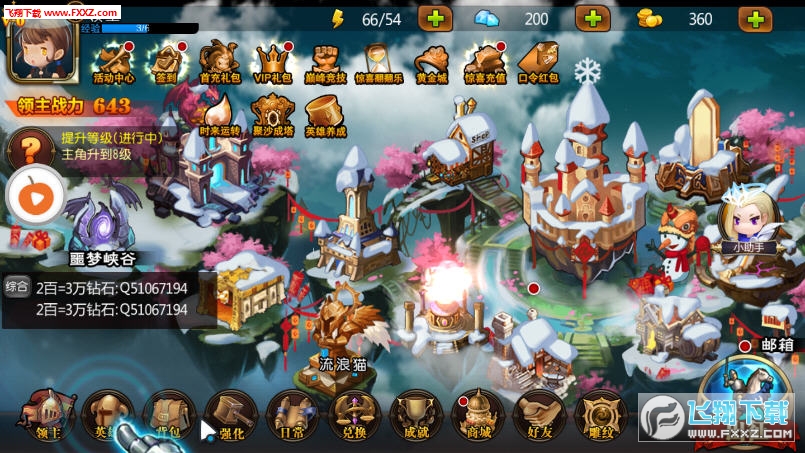Open the 口令红包 red envelope

538,62
